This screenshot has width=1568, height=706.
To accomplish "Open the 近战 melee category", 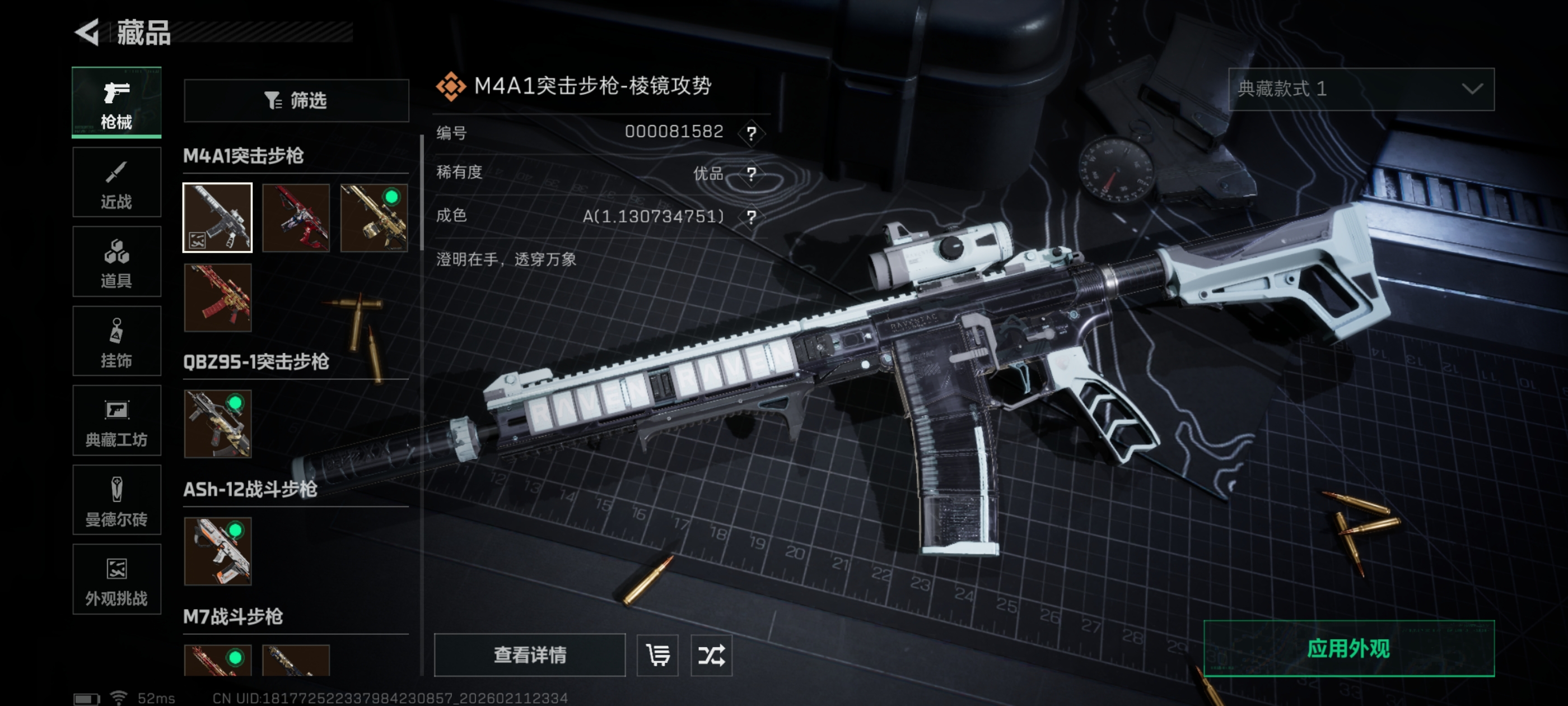I will pos(116,182).
